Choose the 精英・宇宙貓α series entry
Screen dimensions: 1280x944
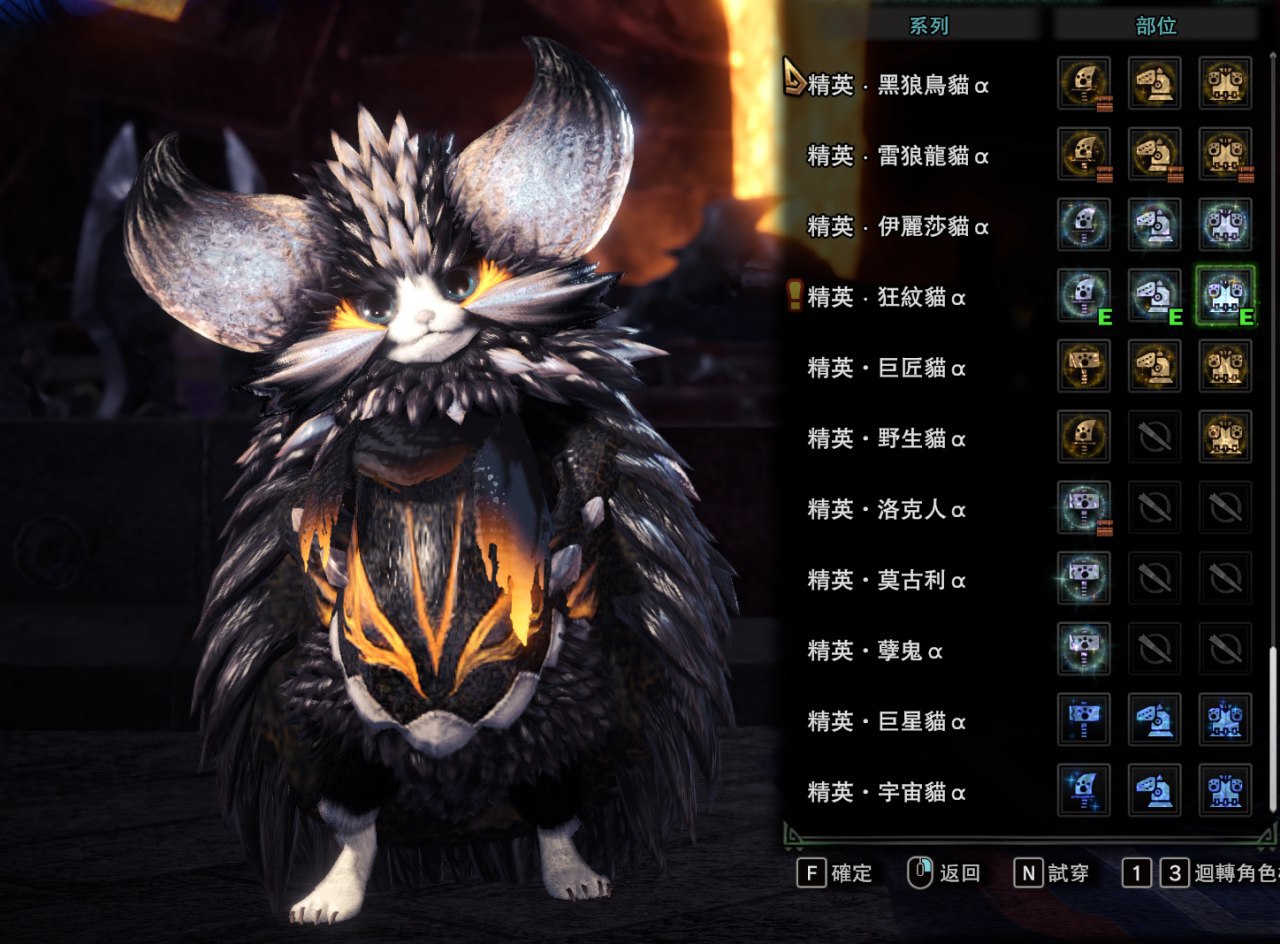(887, 792)
